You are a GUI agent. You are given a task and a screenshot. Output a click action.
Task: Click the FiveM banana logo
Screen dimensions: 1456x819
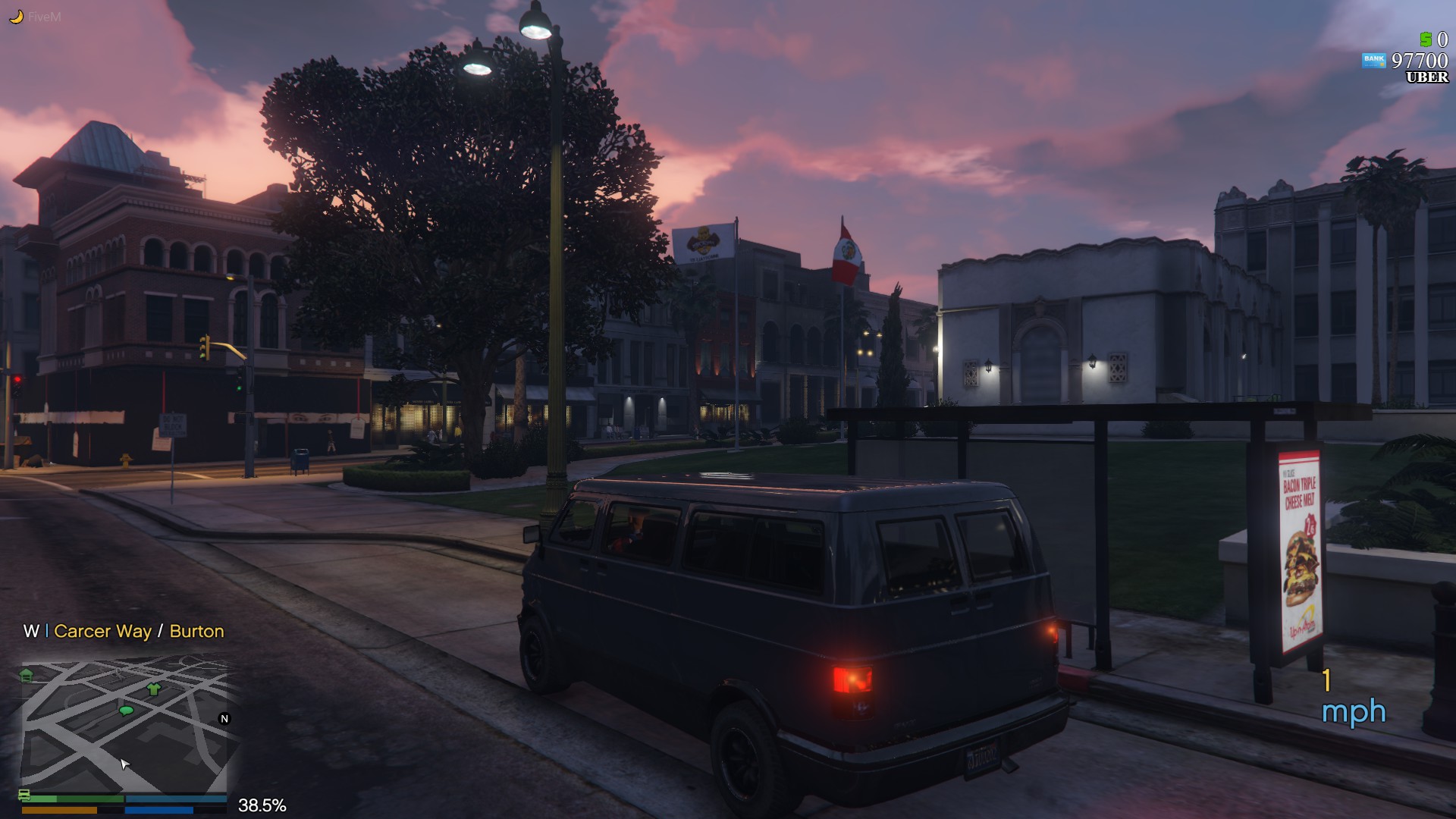coord(17,14)
